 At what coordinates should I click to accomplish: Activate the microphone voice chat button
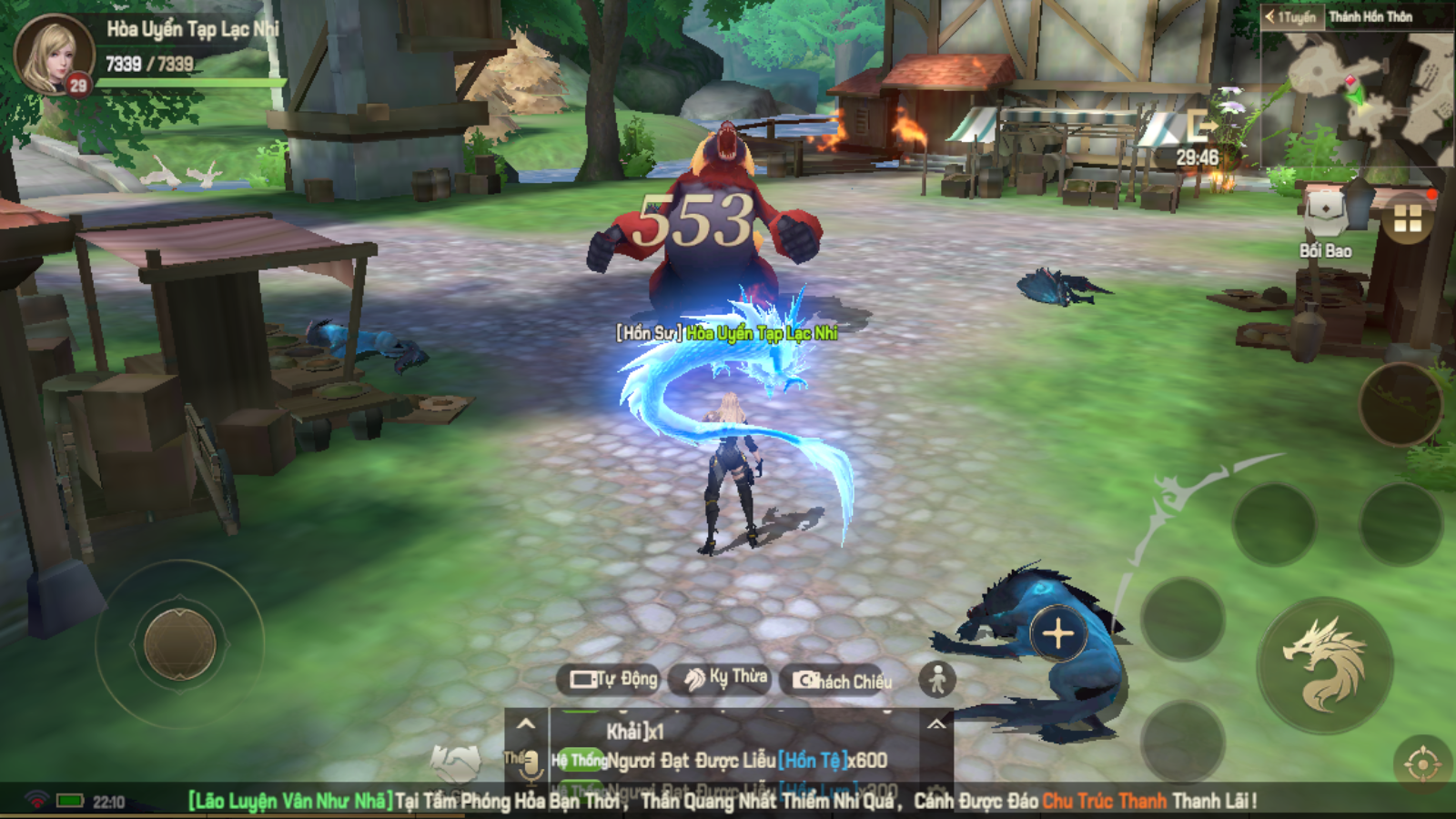point(529,766)
